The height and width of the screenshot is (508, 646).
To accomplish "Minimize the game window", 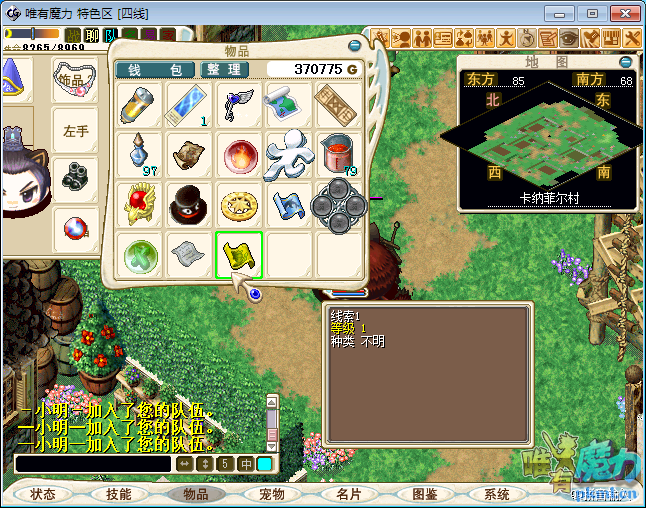I will click(x=563, y=13).
